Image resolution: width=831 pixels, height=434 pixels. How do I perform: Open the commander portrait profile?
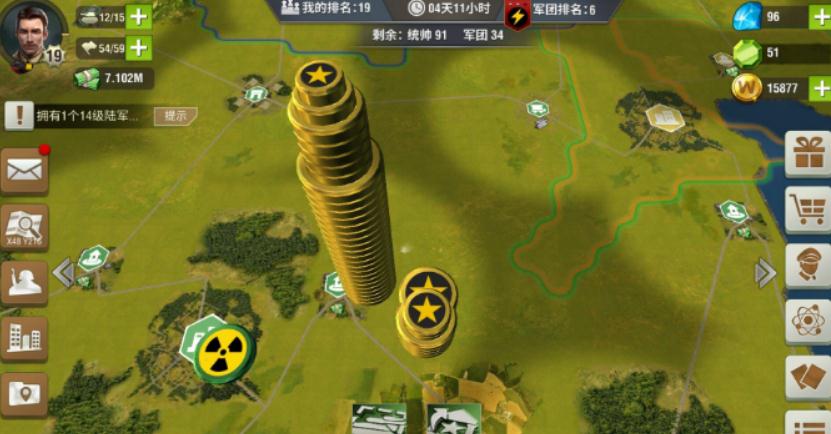(33, 34)
